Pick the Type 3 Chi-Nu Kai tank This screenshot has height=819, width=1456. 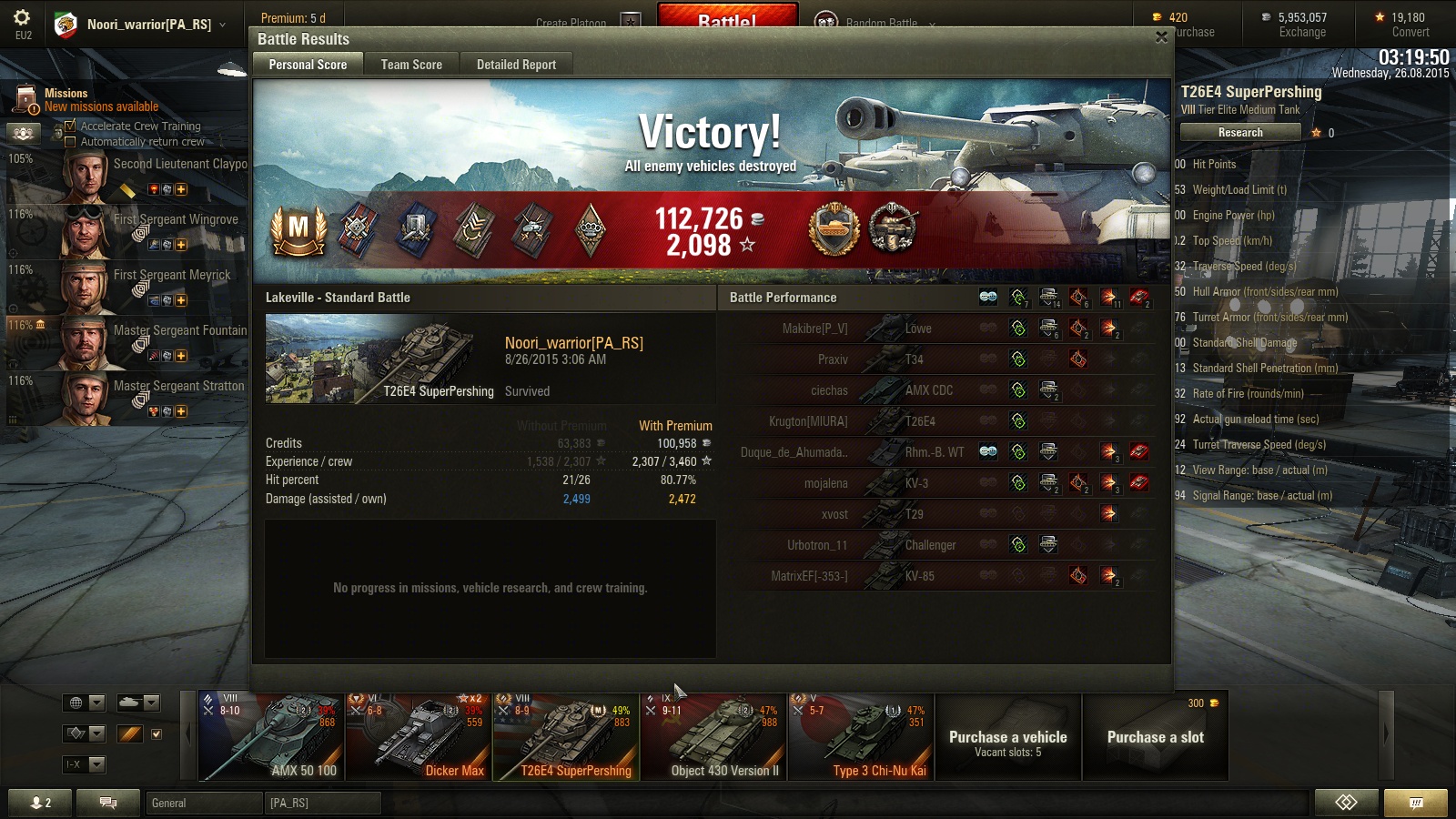coord(861,737)
